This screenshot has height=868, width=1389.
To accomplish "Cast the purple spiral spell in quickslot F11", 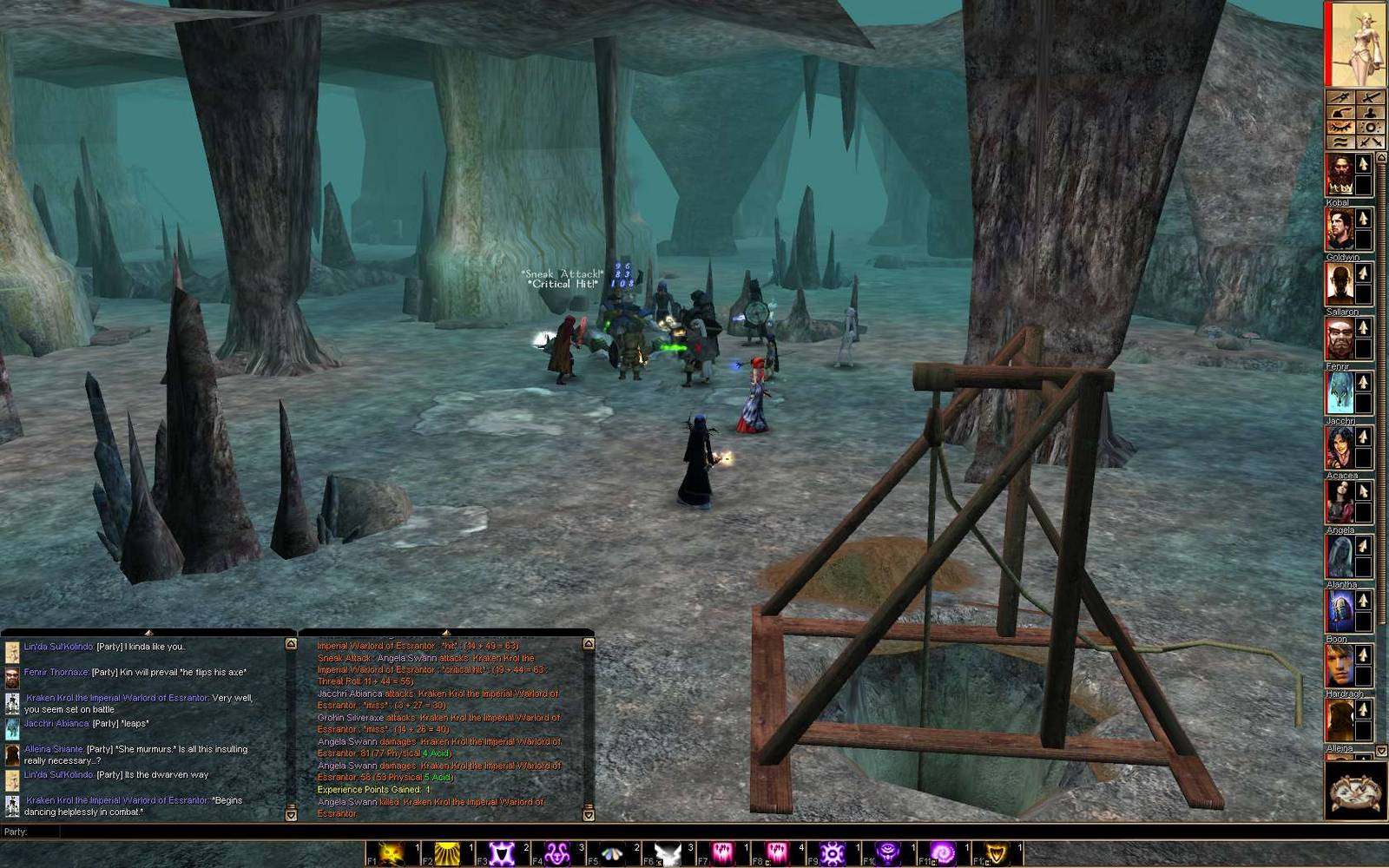I will click(x=945, y=852).
